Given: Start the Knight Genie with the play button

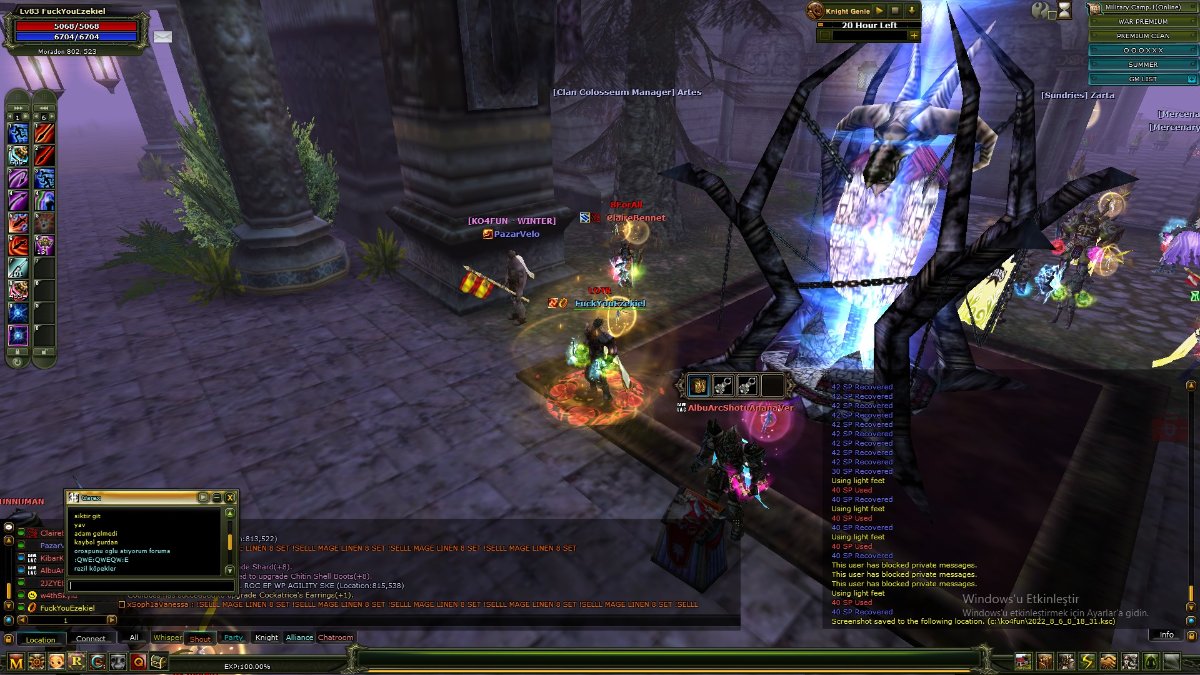Looking at the screenshot, I should [879, 10].
